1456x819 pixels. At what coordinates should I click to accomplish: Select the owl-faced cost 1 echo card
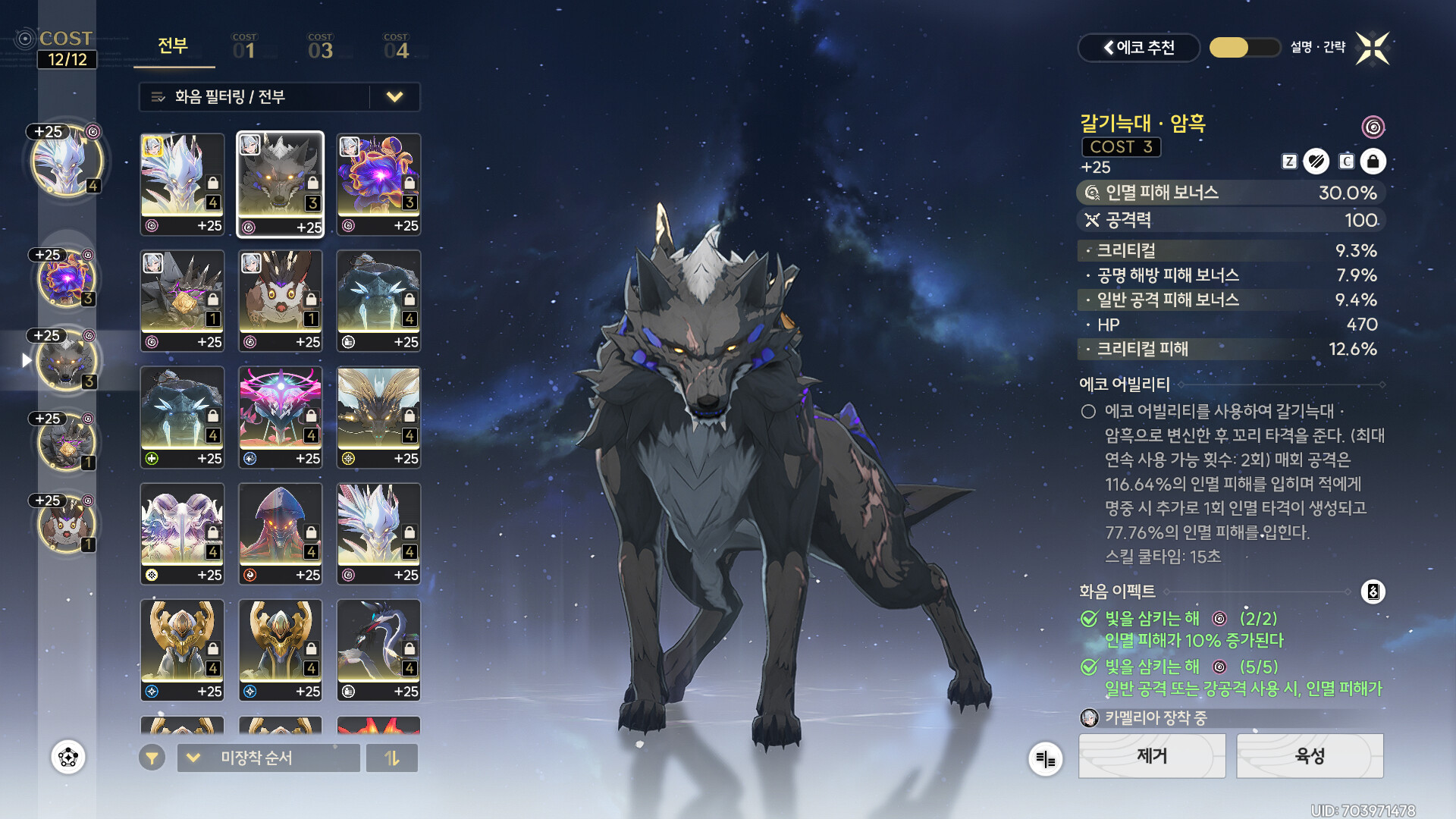pyautogui.click(x=280, y=301)
